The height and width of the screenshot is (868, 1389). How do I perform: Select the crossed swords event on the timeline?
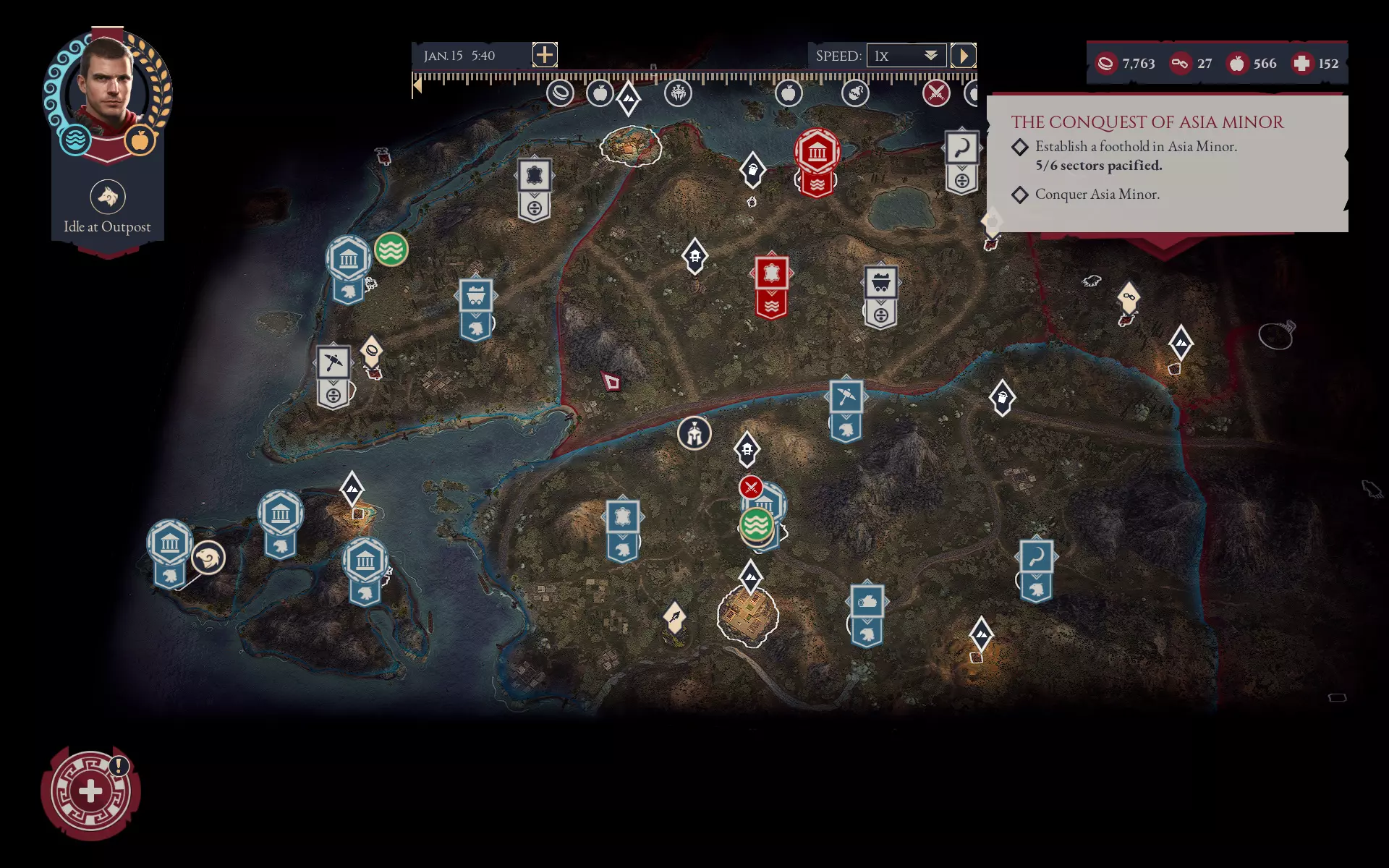tap(936, 93)
